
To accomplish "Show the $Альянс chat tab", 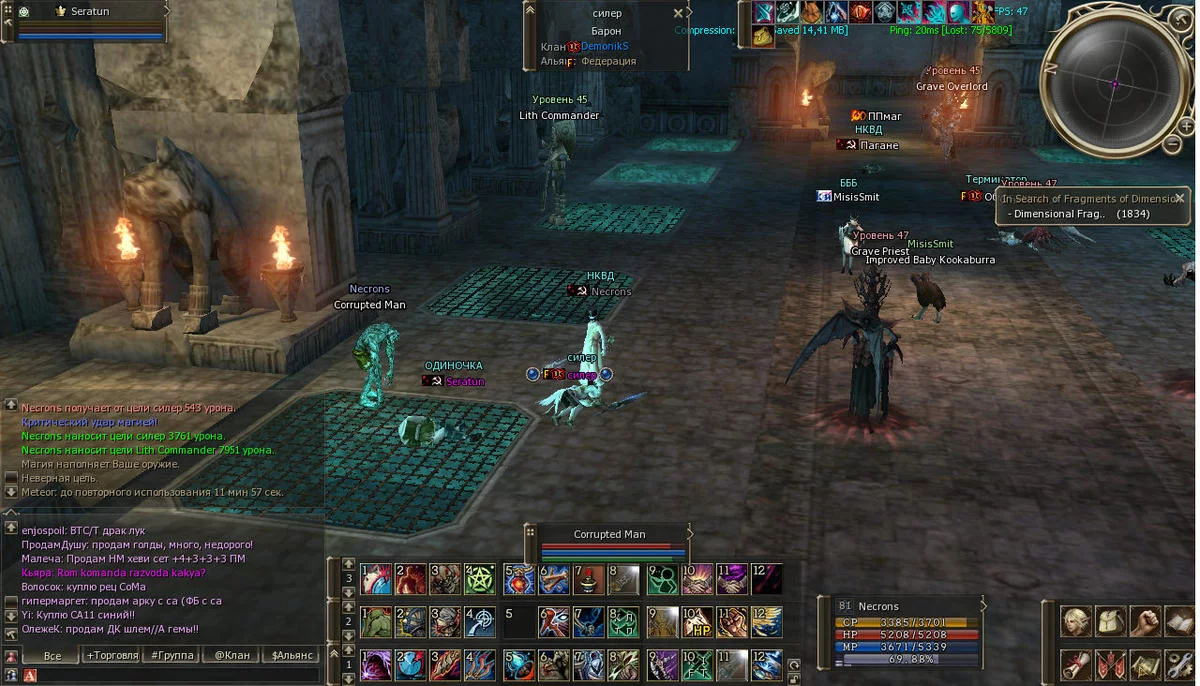I will 292,655.
